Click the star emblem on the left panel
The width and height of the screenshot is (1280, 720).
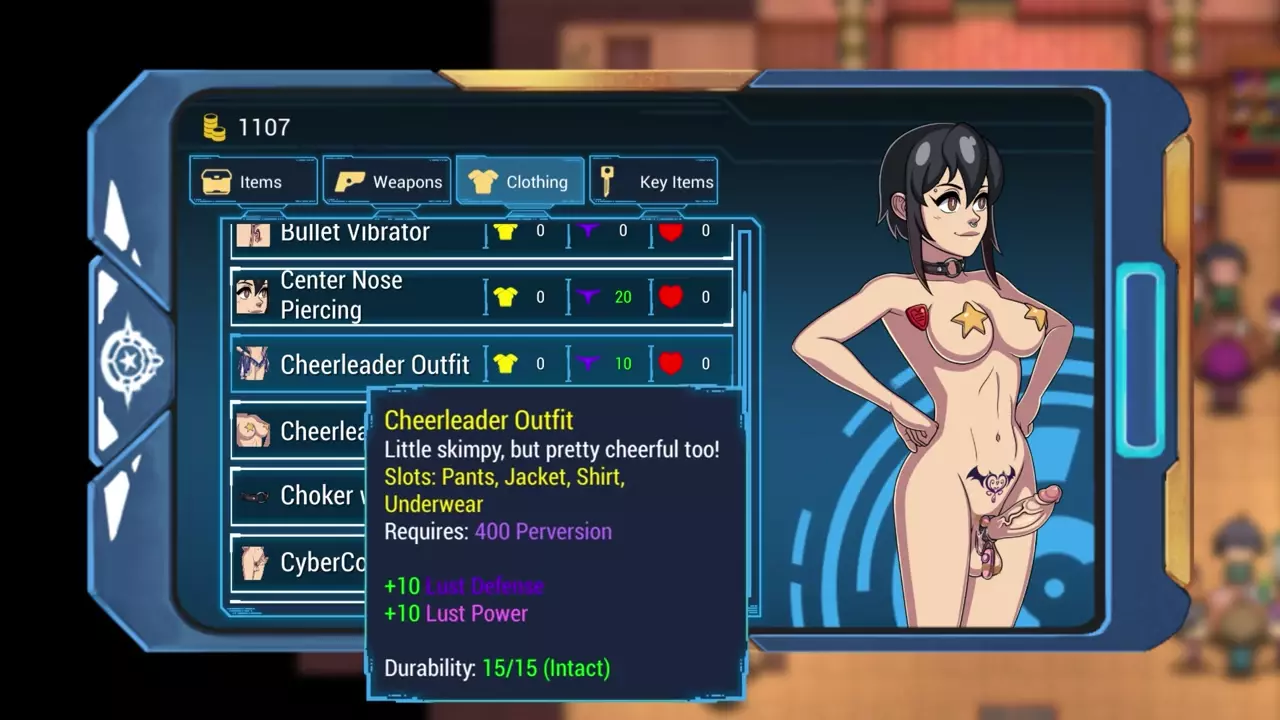130,359
